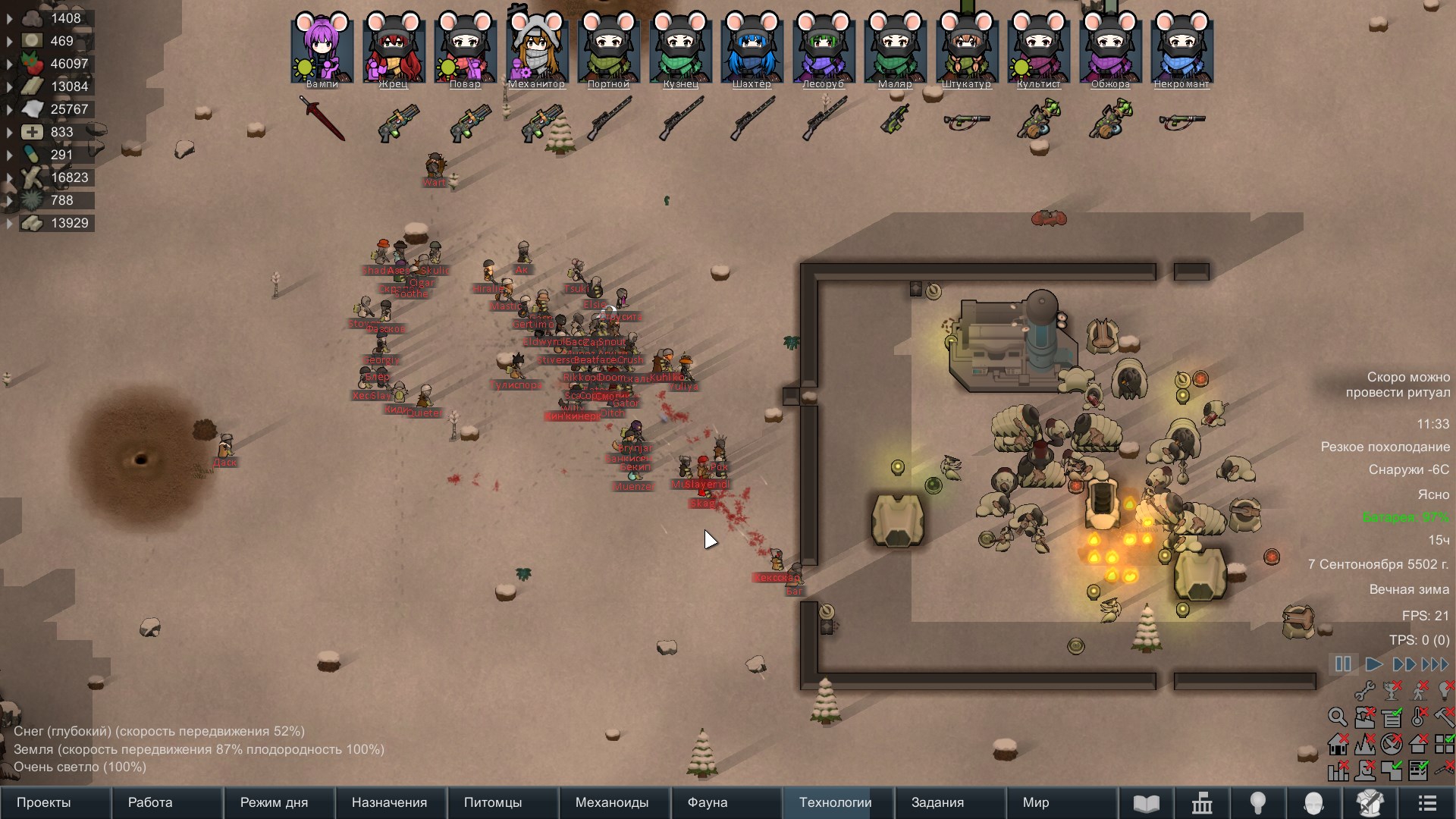Show the Питомцы animals tab
The height and width of the screenshot is (819, 1456).
[493, 802]
